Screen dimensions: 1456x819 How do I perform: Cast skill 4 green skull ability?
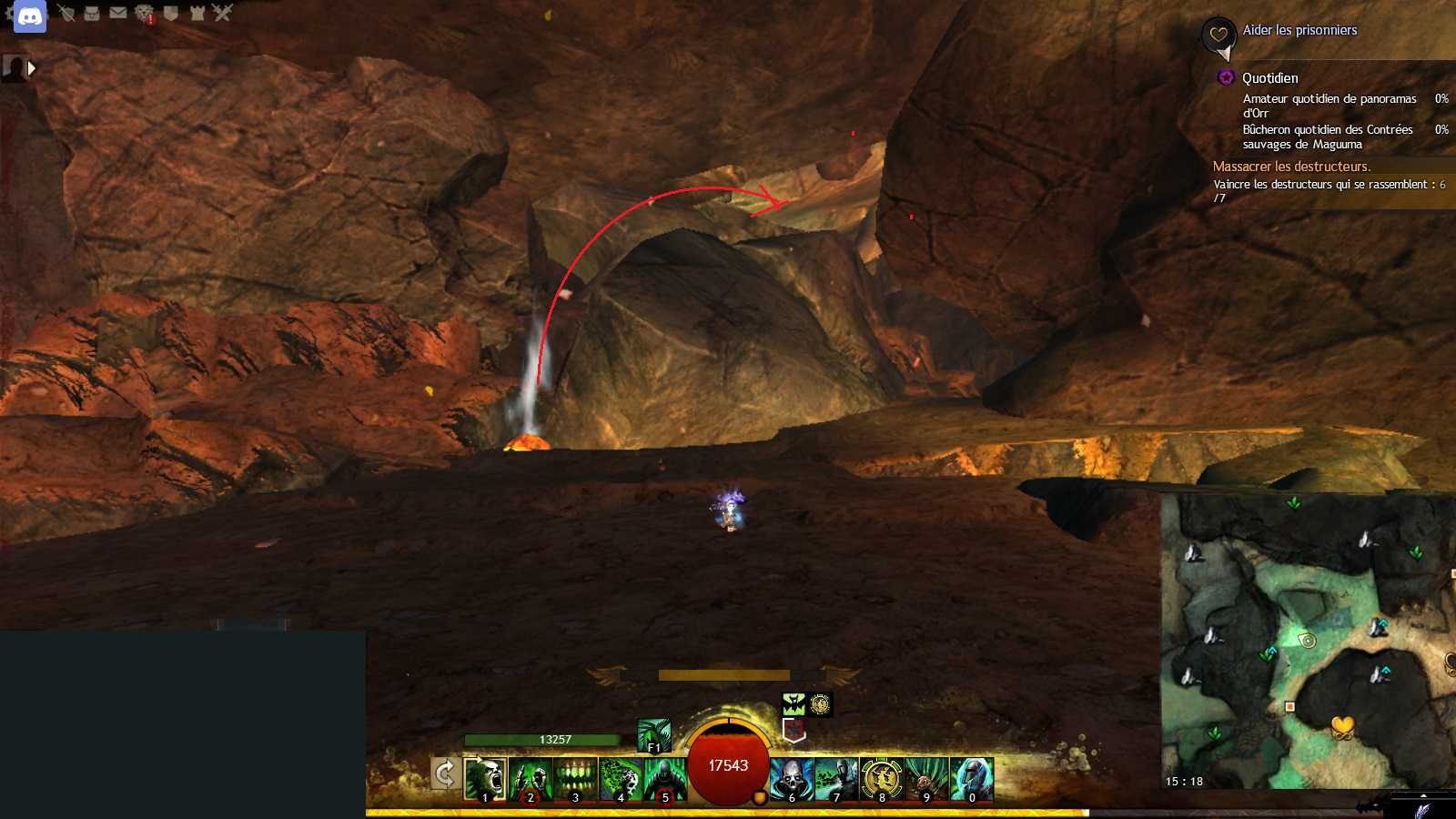(621, 780)
